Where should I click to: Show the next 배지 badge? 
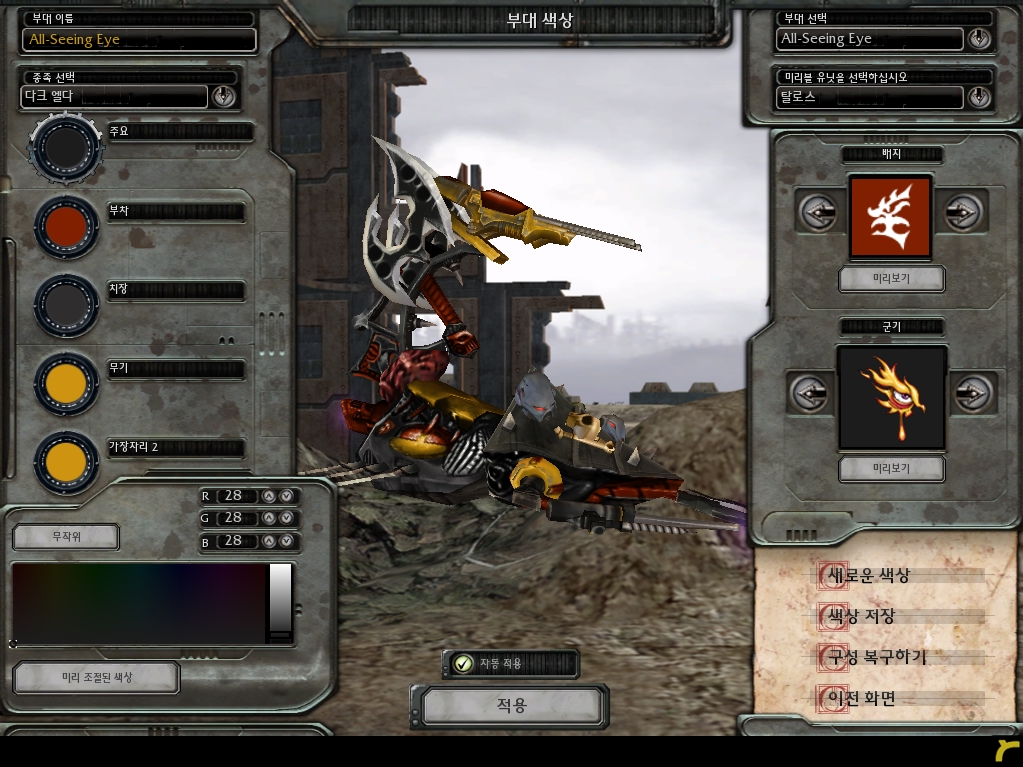(x=961, y=213)
